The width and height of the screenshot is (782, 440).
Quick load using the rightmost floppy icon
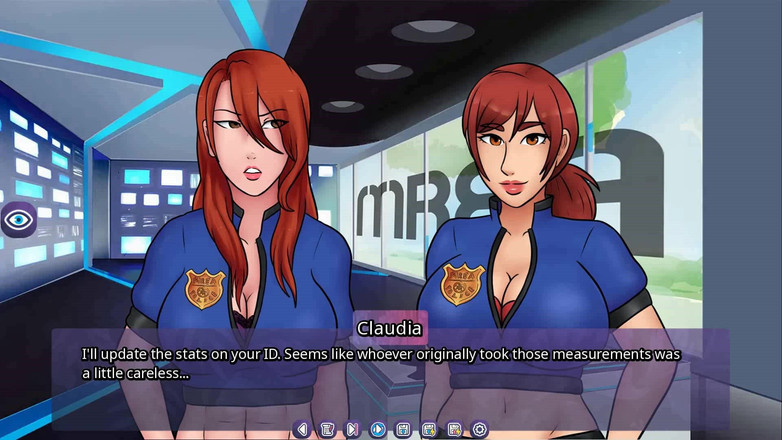pyautogui.click(x=454, y=429)
